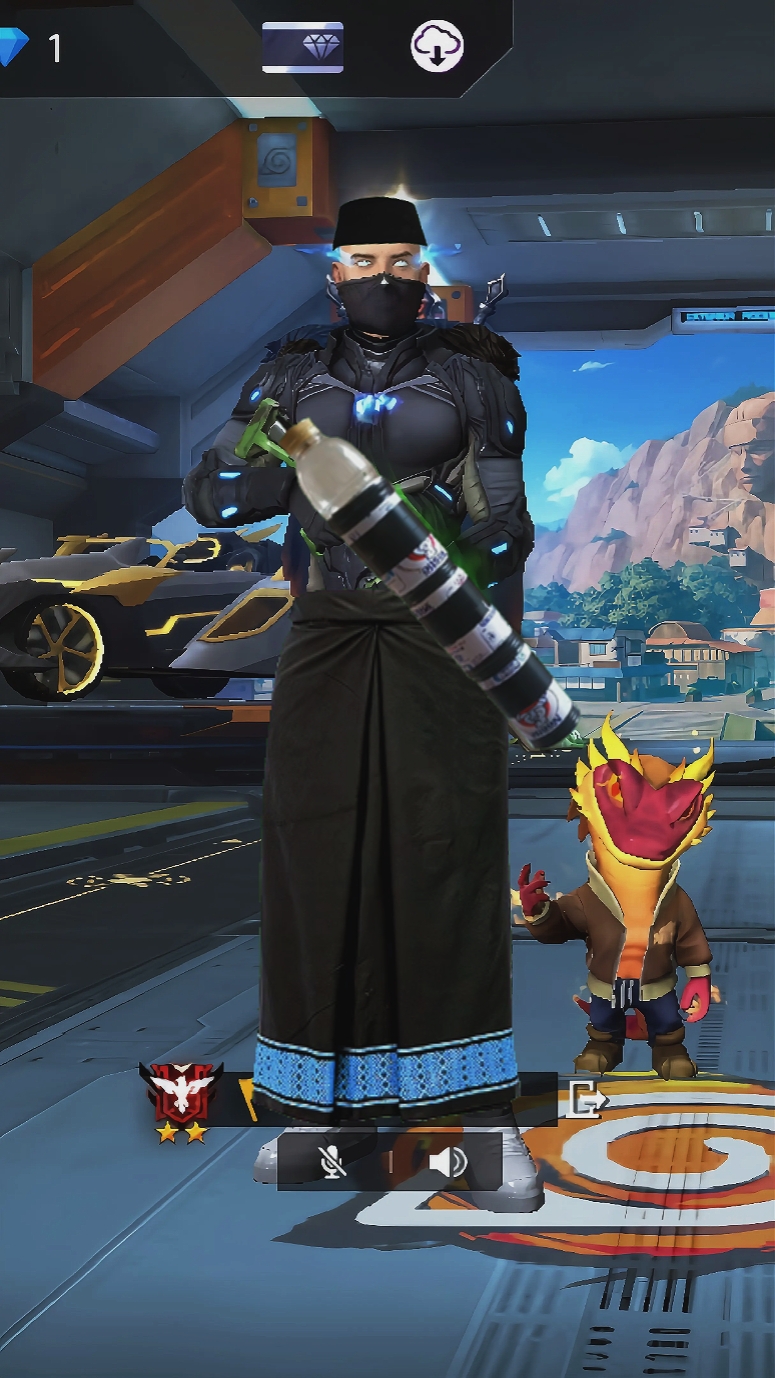This screenshot has height=1378, width=775.
Task: Leave the squad with exit icon
Action: pos(586,1099)
